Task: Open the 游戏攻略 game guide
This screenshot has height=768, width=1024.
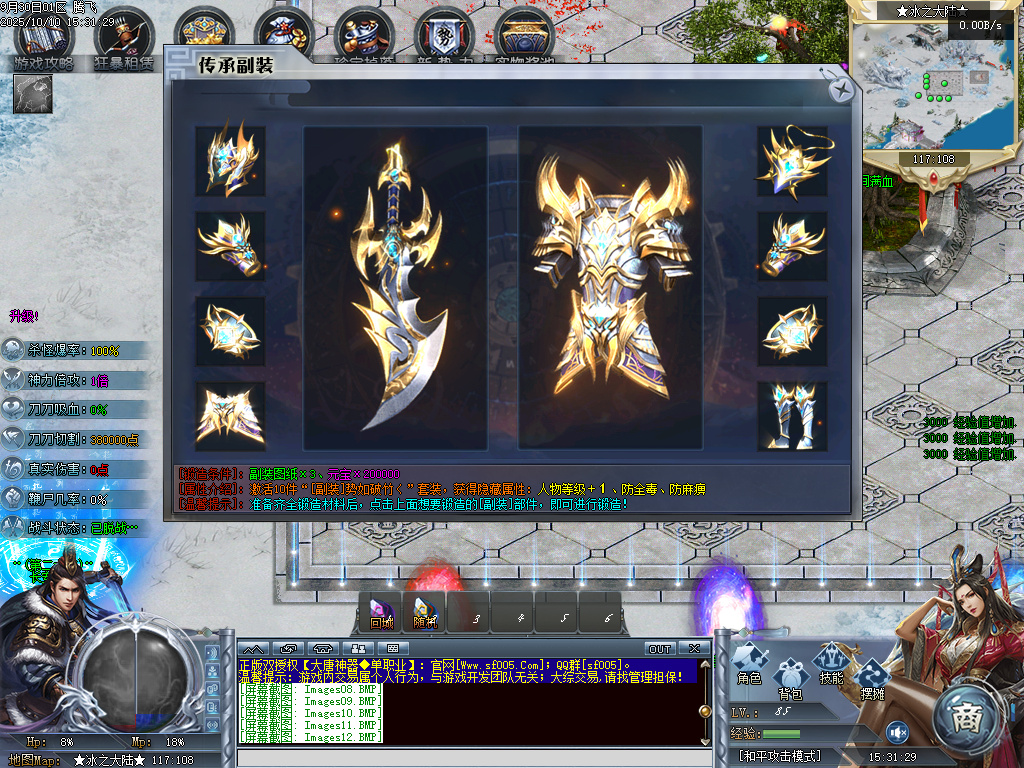Action: (x=43, y=40)
